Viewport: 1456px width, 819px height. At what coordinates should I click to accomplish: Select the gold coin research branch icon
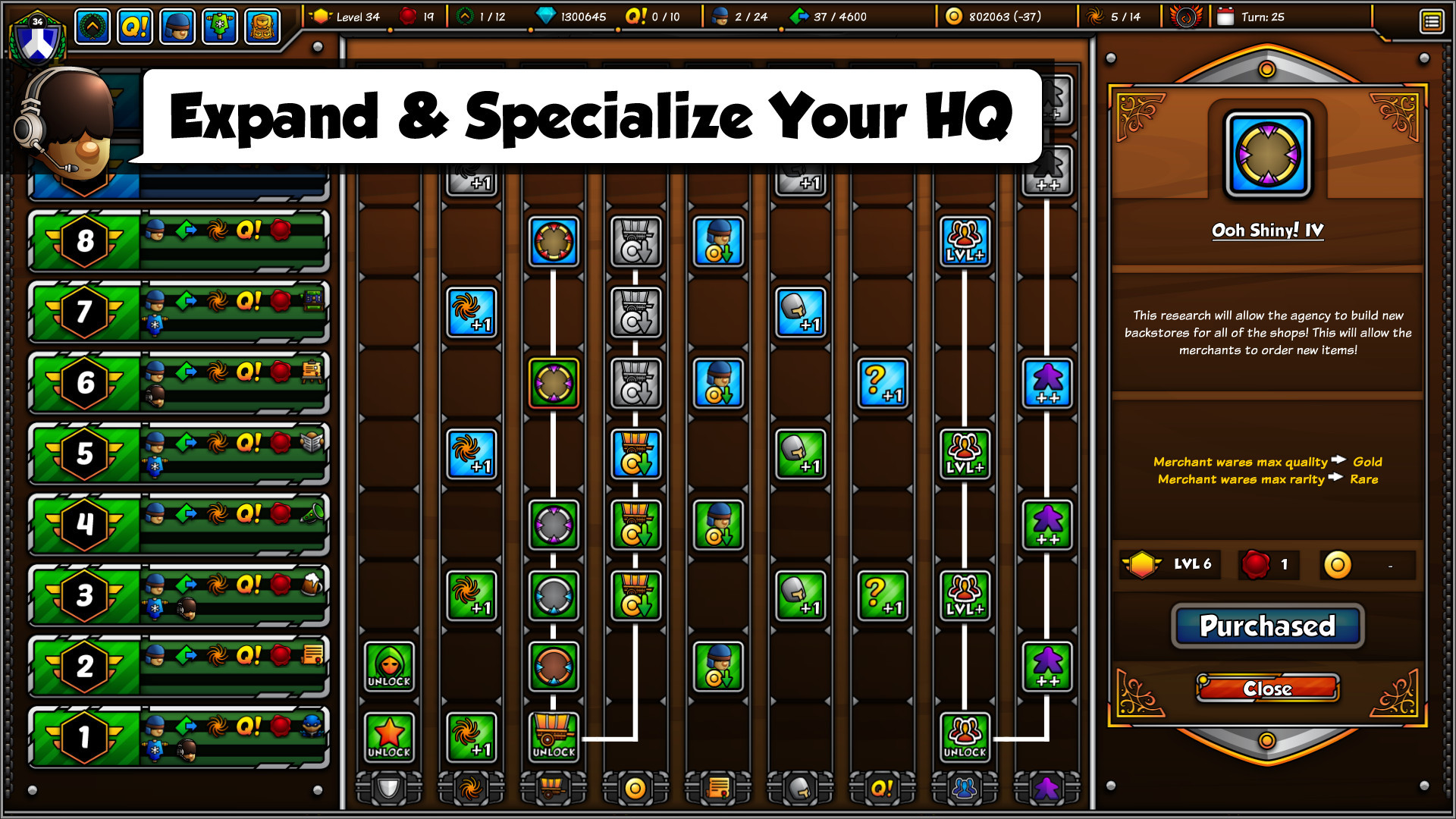pyautogui.click(x=636, y=789)
